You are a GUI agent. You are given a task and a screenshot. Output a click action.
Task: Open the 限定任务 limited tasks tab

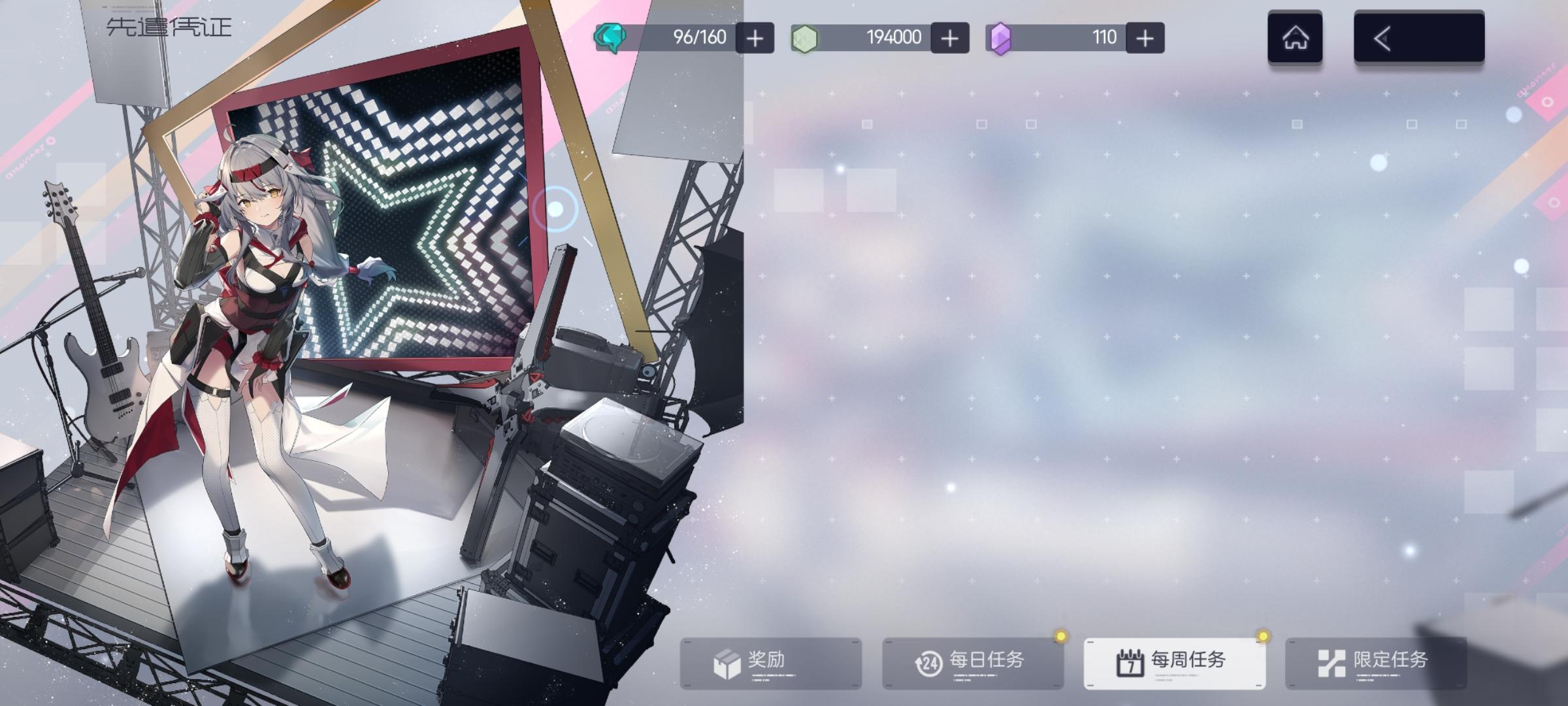pos(1379,661)
